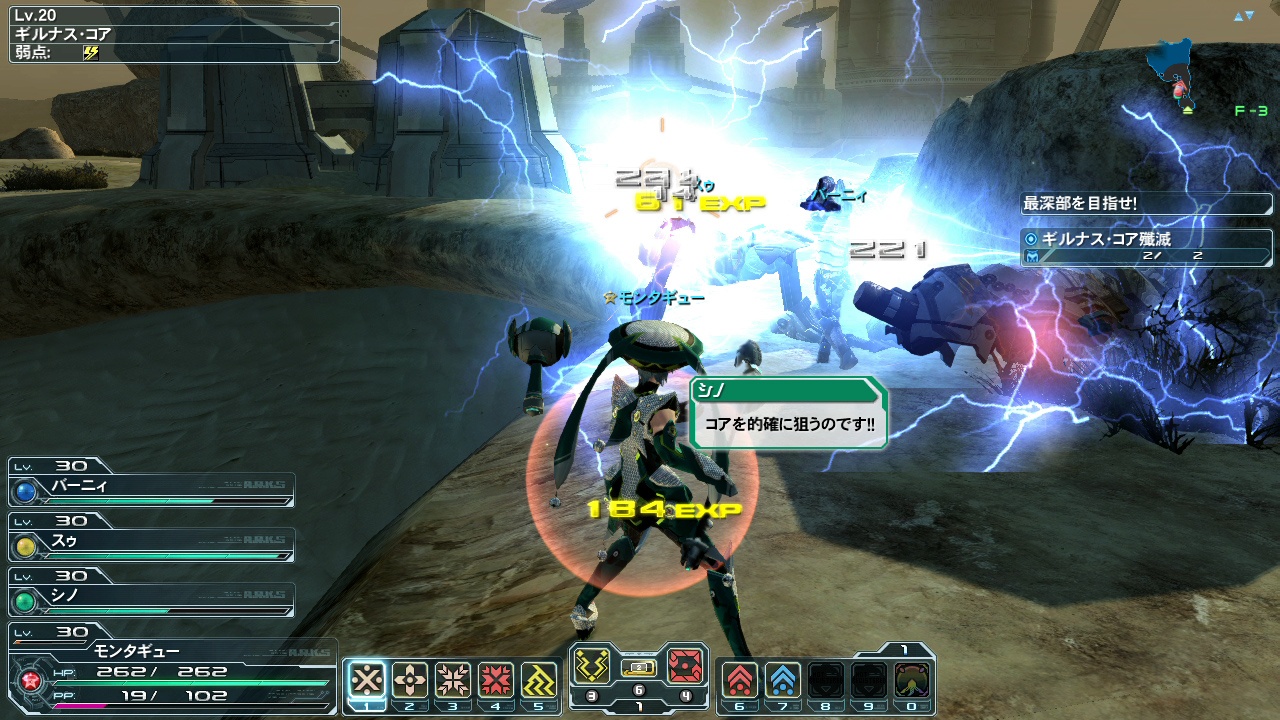Viewport: 1280px width, 720px height.
Task: Select the ギルナス・コア target info panel
Action: (x=174, y=34)
